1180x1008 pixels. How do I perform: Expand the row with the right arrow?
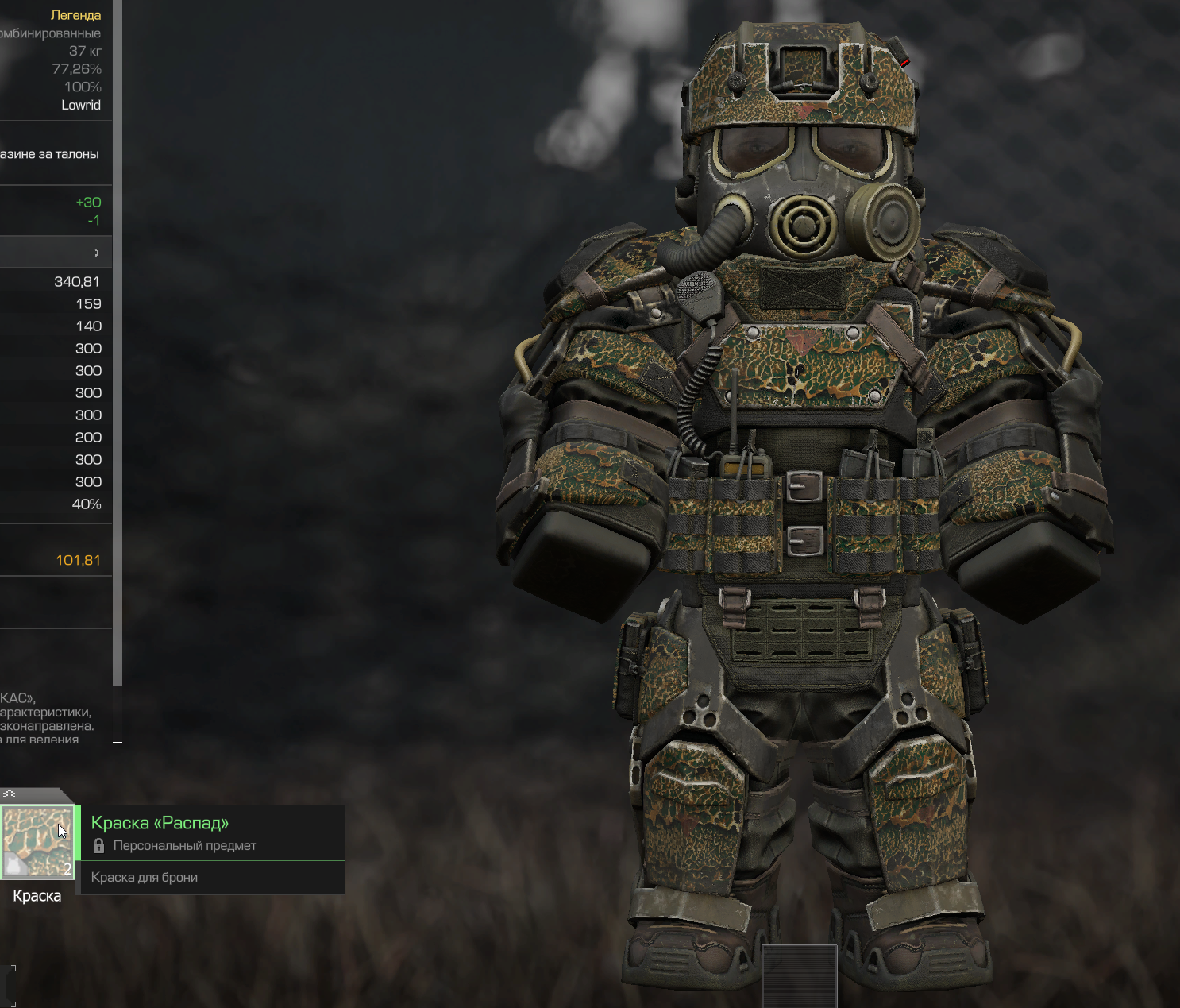(x=97, y=253)
